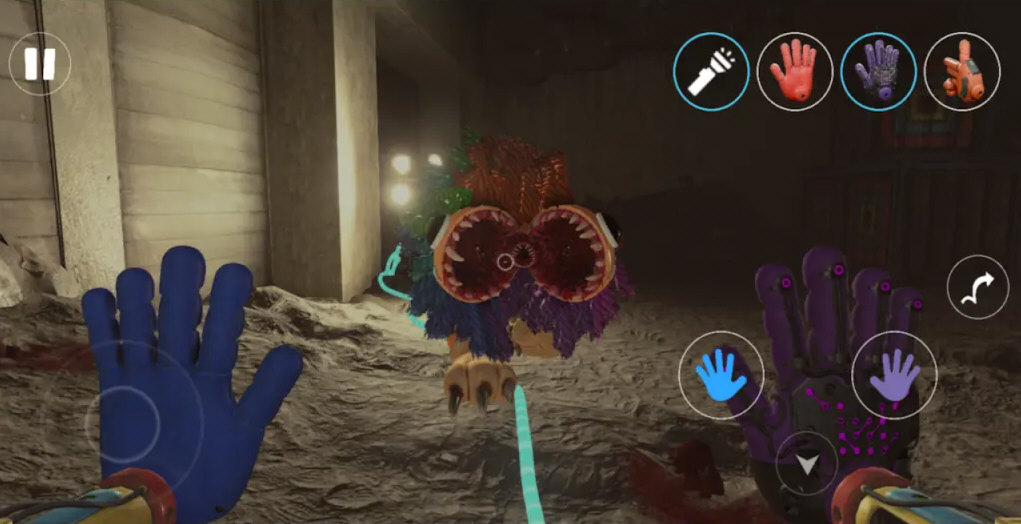1021x524 pixels.
Task: Tap the crouch down-arrow button
Action: pyautogui.click(x=806, y=463)
